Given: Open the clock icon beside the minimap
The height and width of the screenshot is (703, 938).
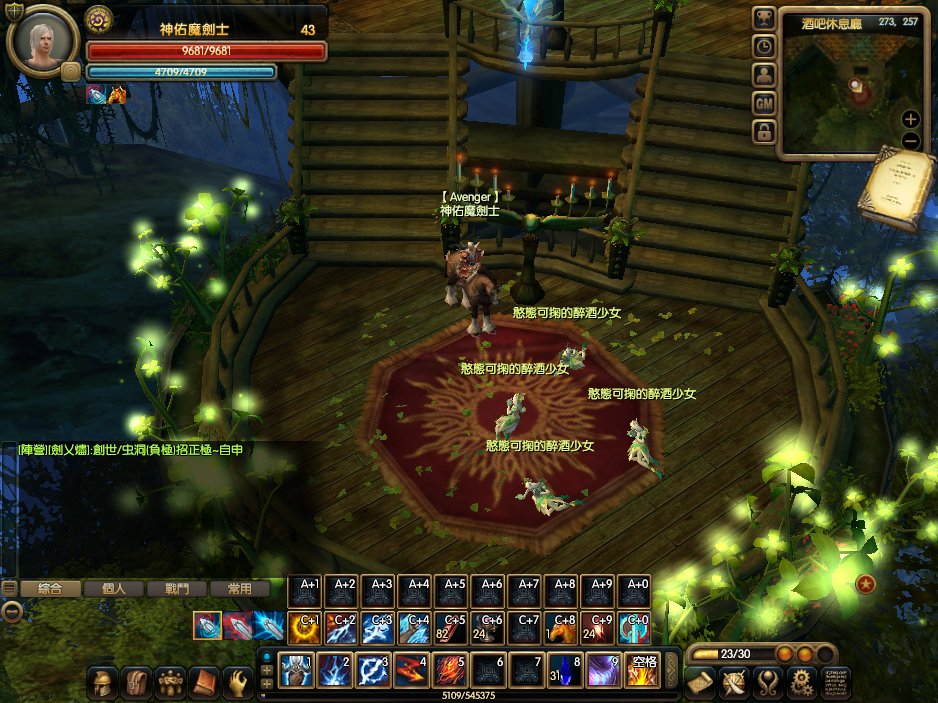Looking at the screenshot, I should coord(764,46).
